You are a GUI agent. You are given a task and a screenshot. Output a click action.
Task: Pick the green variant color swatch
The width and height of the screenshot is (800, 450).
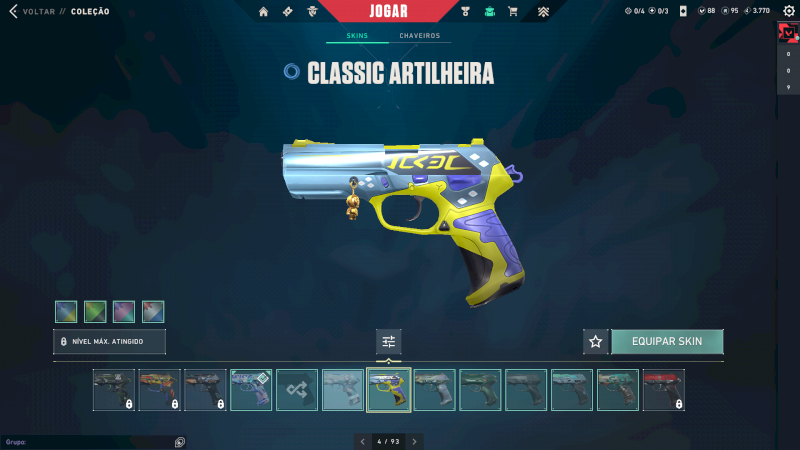[95, 312]
